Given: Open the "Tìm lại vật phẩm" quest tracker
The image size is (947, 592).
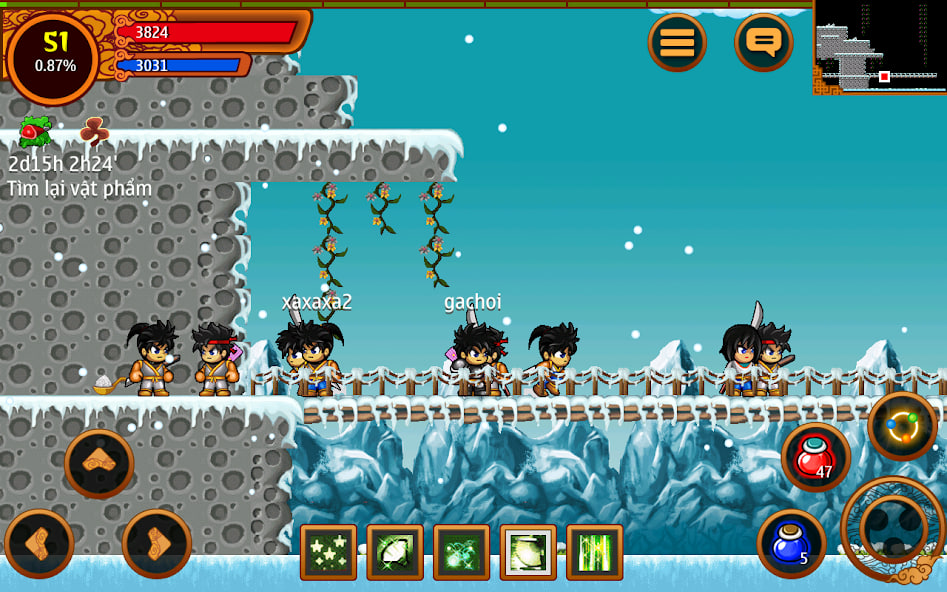Looking at the screenshot, I should [x=80, y=188].
